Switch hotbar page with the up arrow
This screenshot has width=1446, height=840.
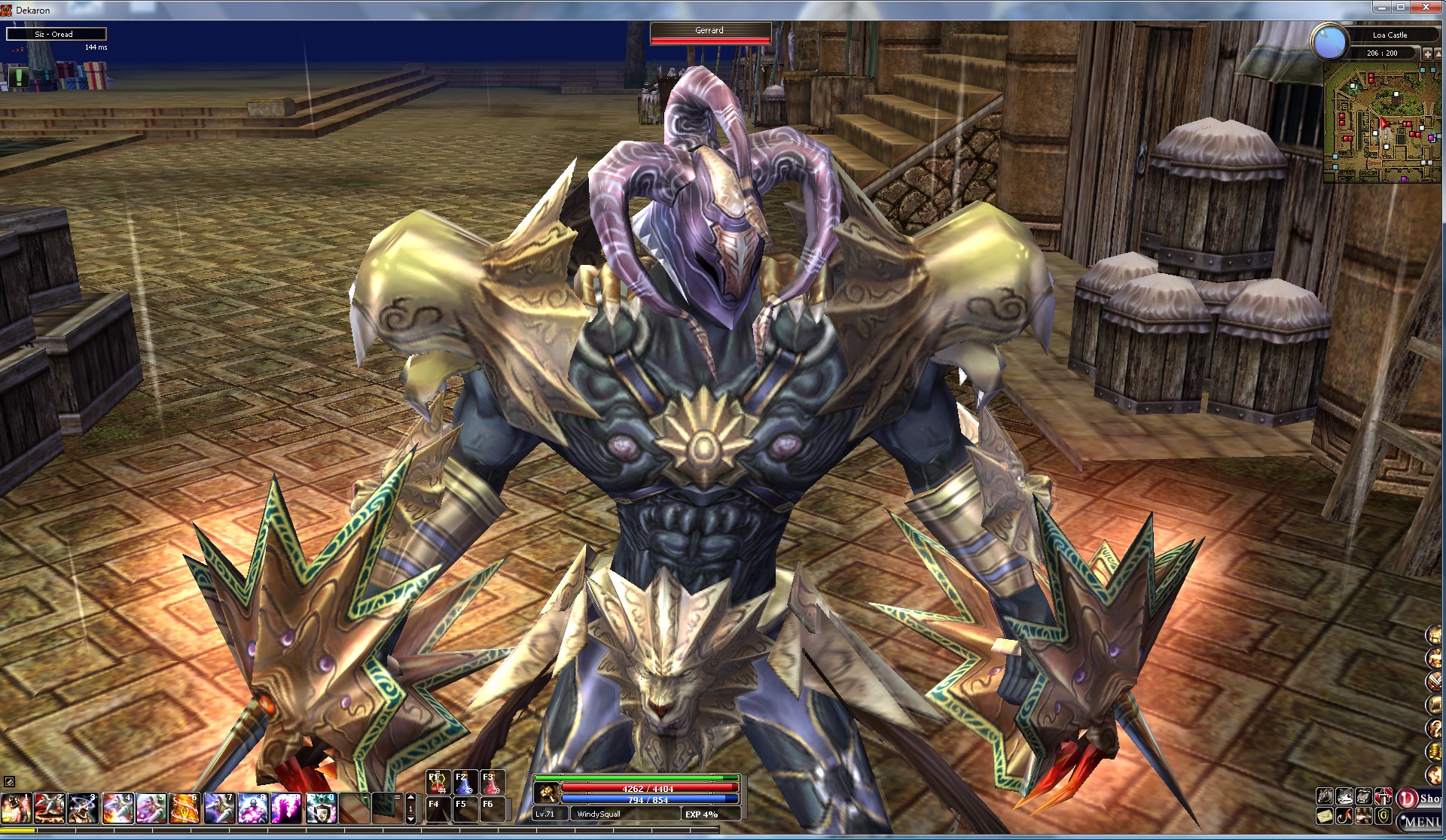(x=410, y=796)
